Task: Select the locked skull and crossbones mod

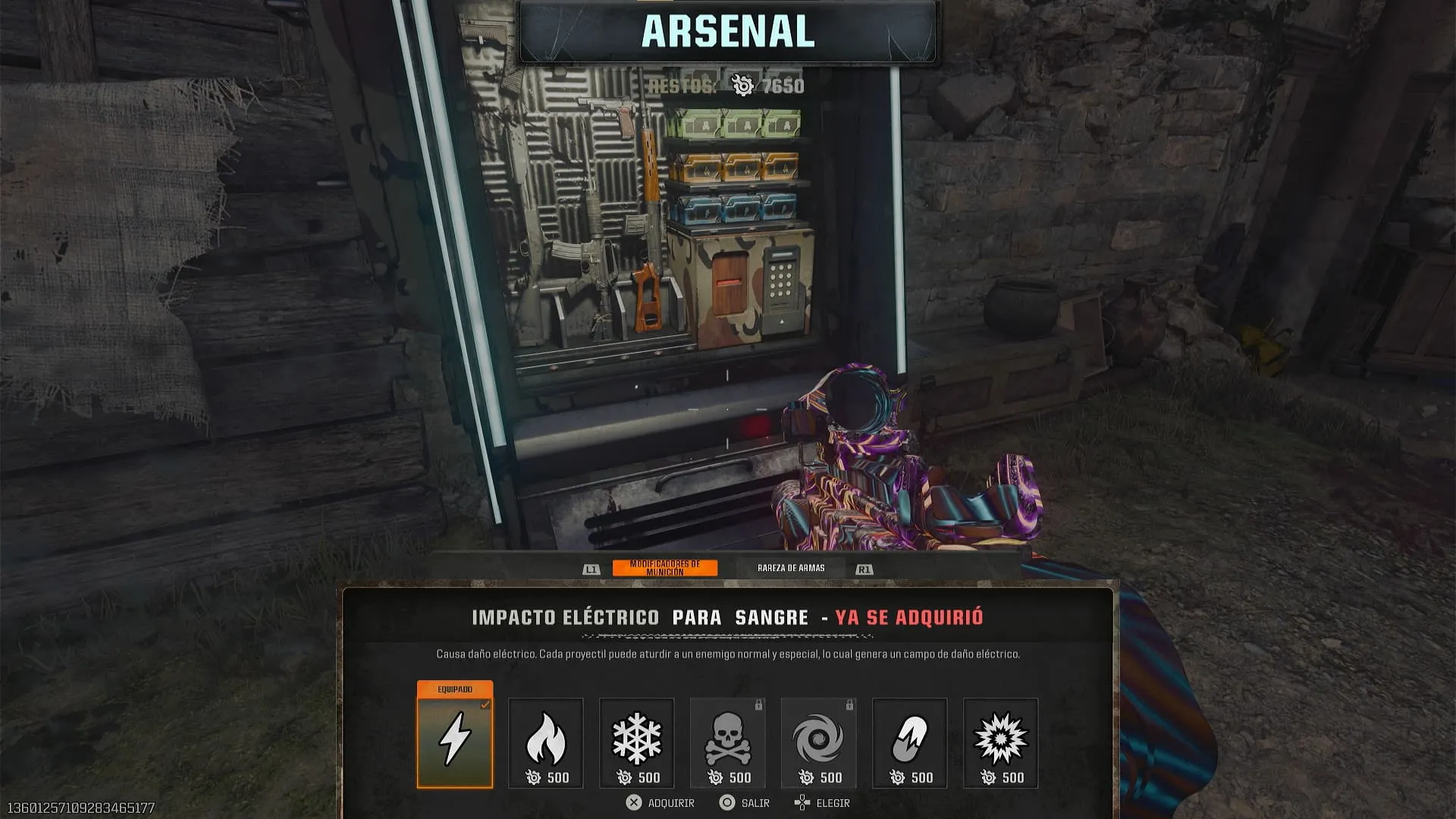Action: tap(728, 742)
